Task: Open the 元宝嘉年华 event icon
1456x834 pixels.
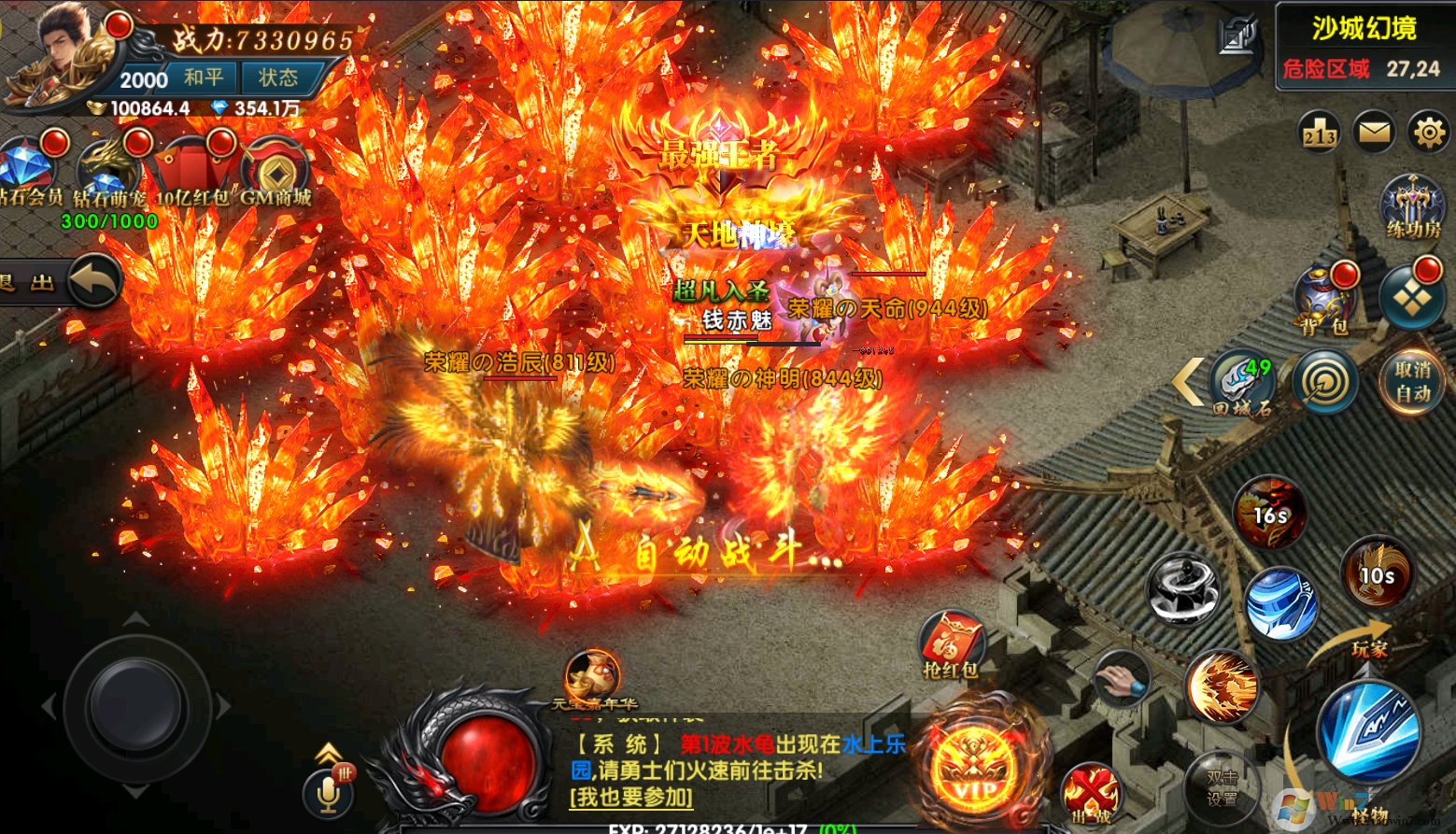Action: click(x=593, y=678)
